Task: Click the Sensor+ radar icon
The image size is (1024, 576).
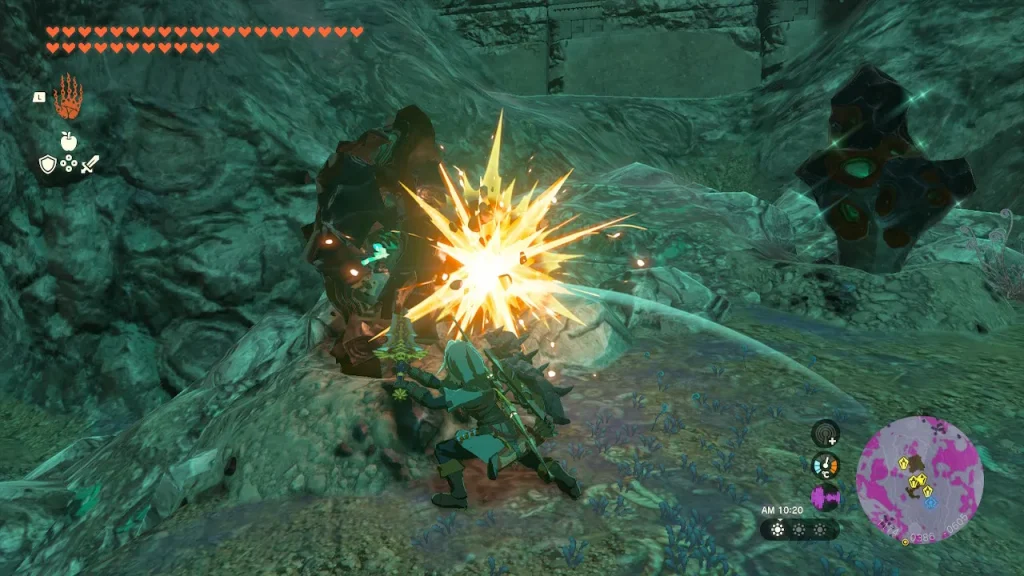Action: 825,432
